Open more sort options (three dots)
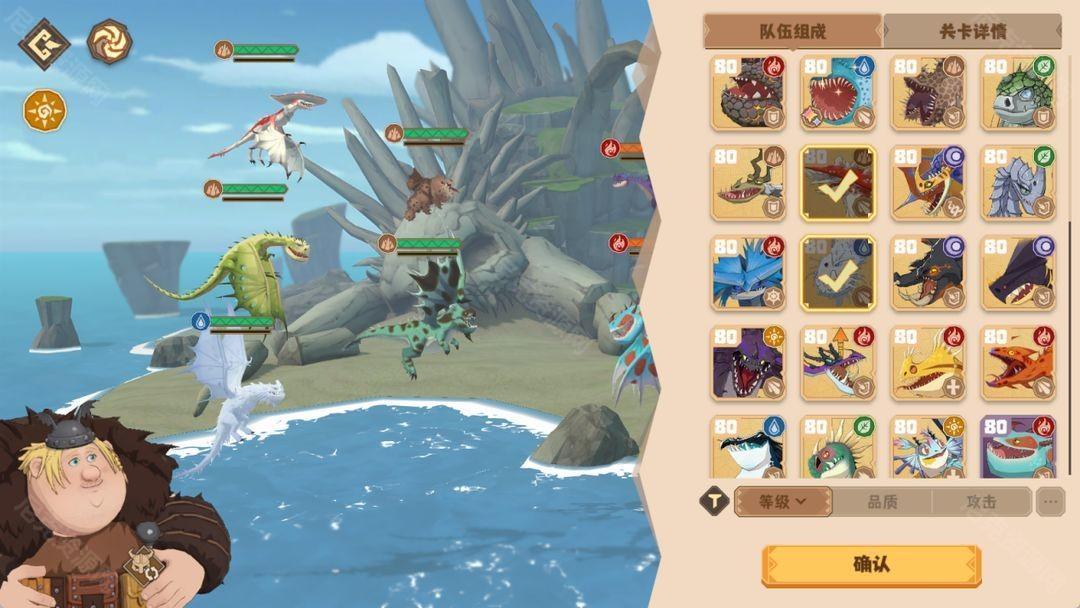The height and width of the screenshot is (608, 1080). pyautogui.click(x=1050, y=501)
